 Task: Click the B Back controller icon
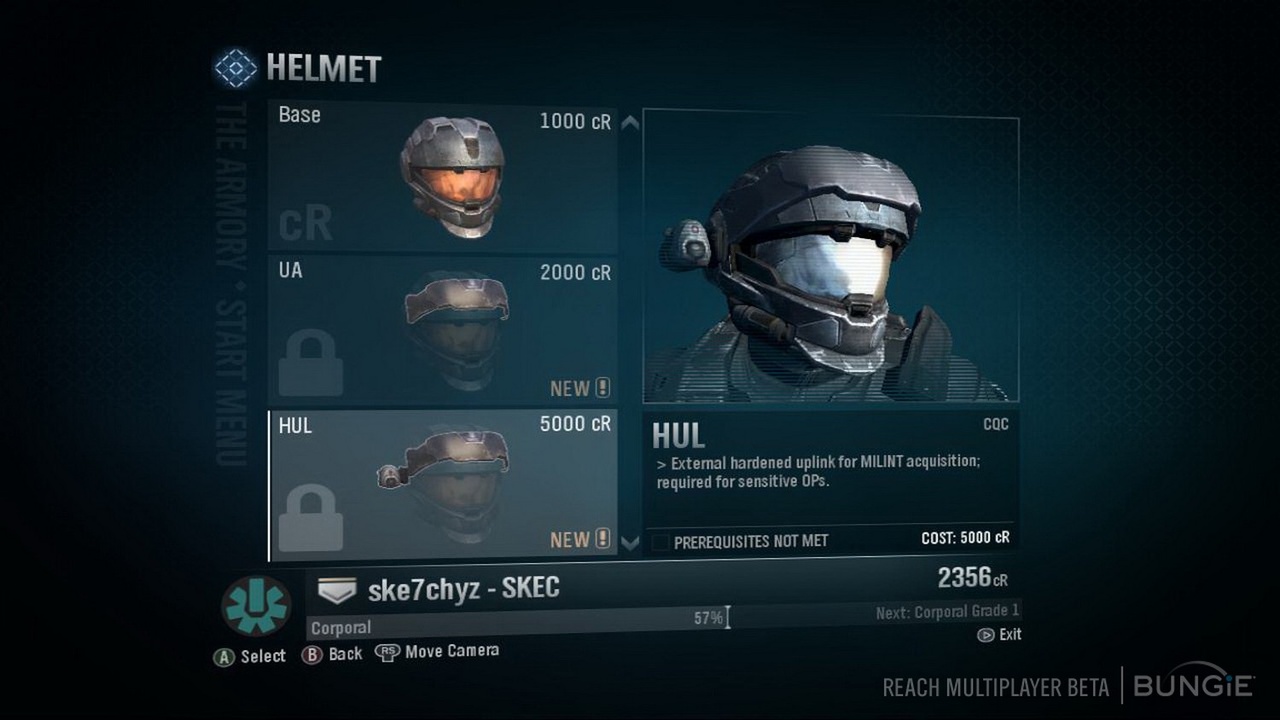coord(311,654)
